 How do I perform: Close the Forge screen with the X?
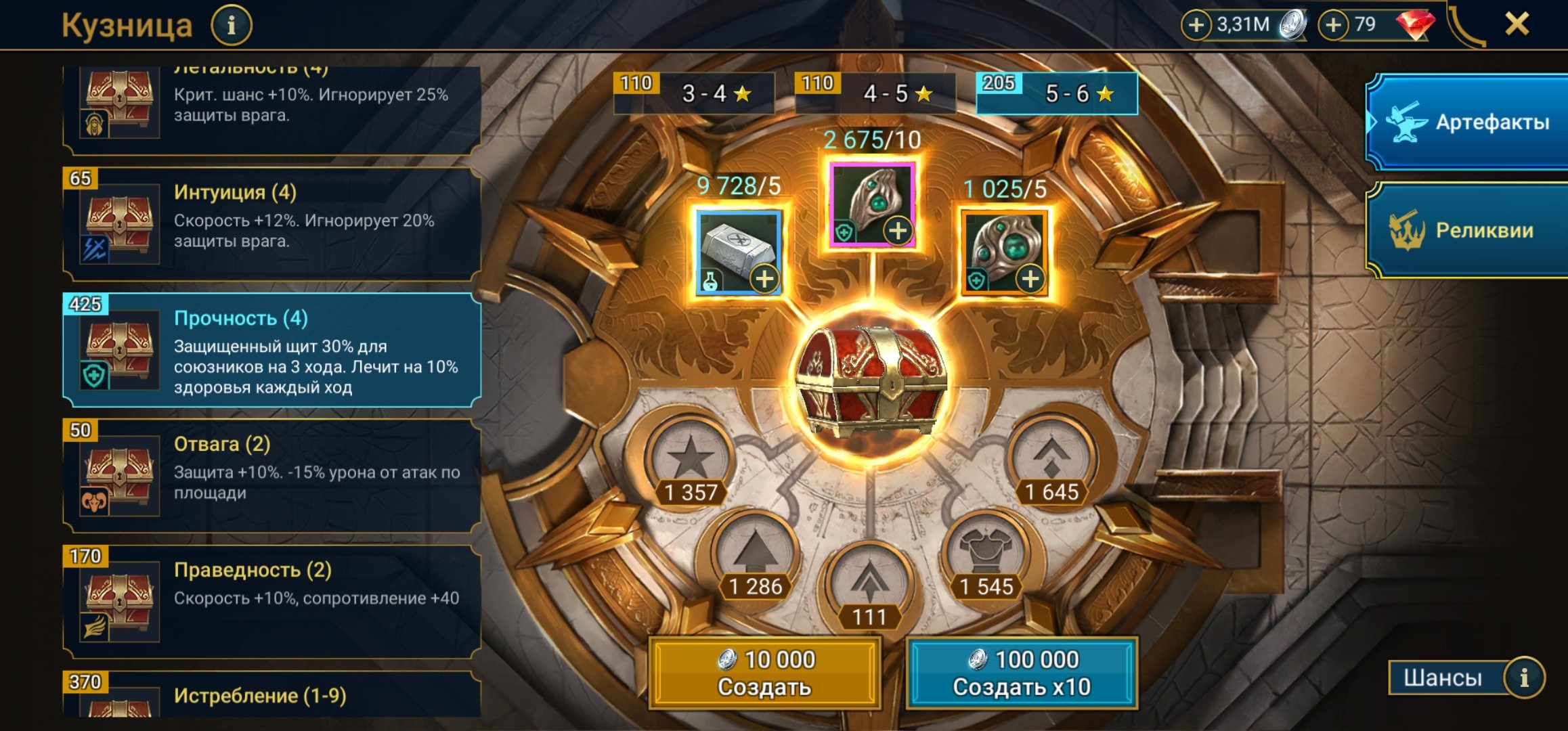click(1517, 24)
